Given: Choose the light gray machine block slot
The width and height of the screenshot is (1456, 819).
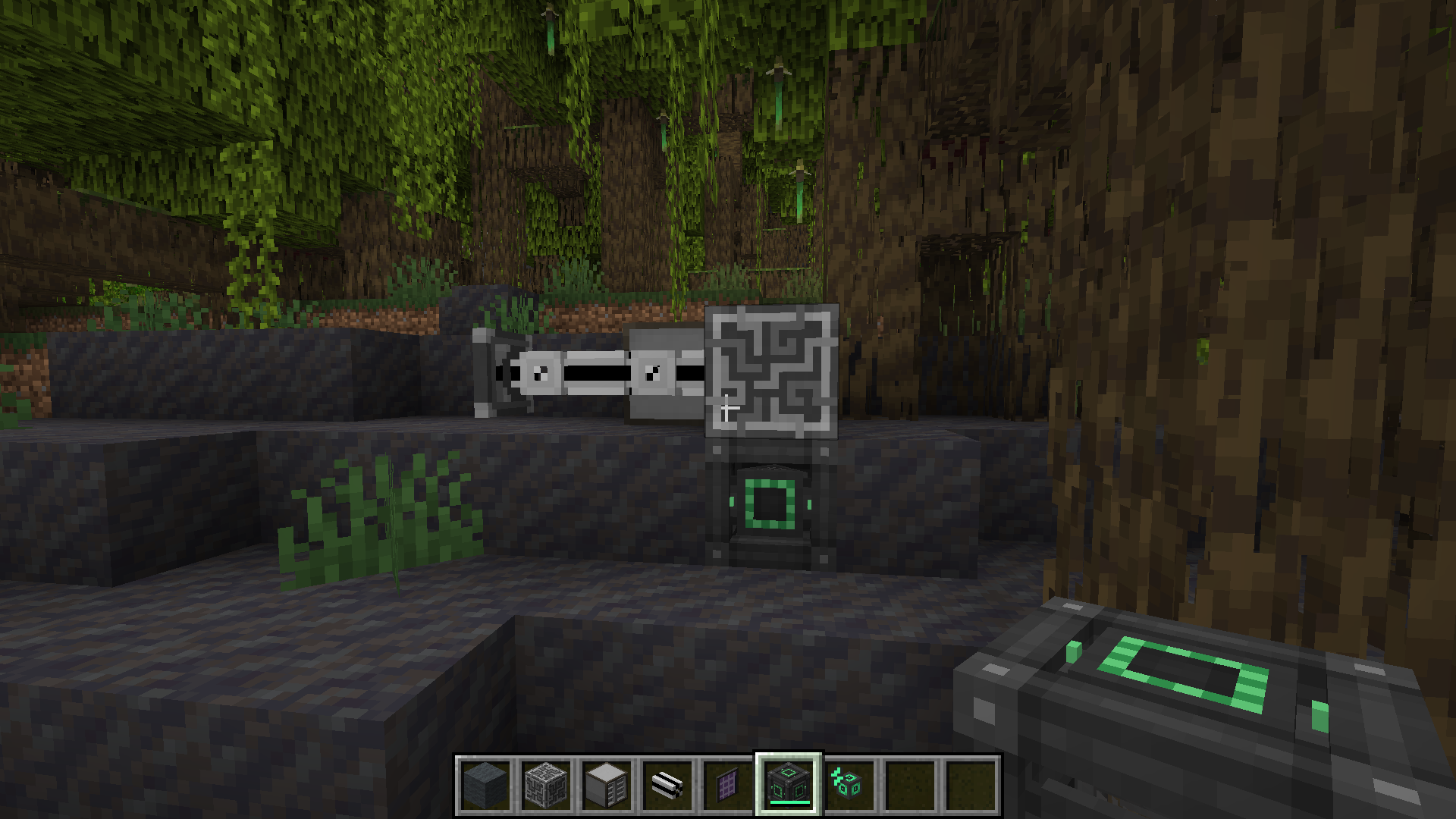Looking at the screenshot, I should coord(607,785).
